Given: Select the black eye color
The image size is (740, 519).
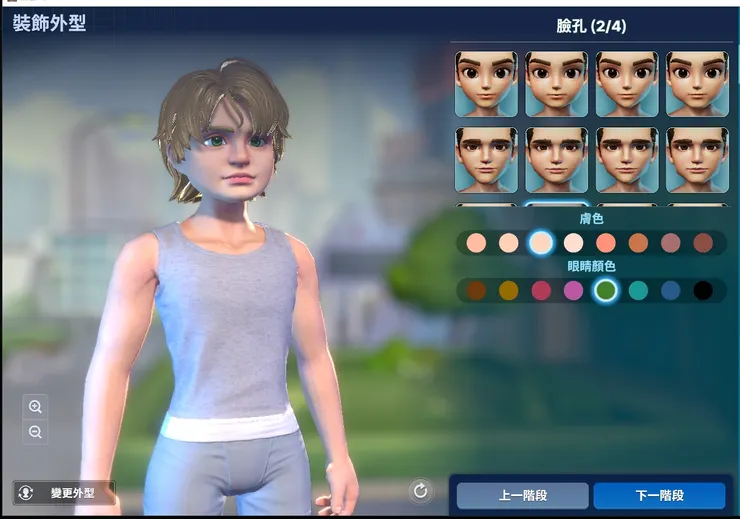Looking at the screenshot, I should [x=703, y=291].
